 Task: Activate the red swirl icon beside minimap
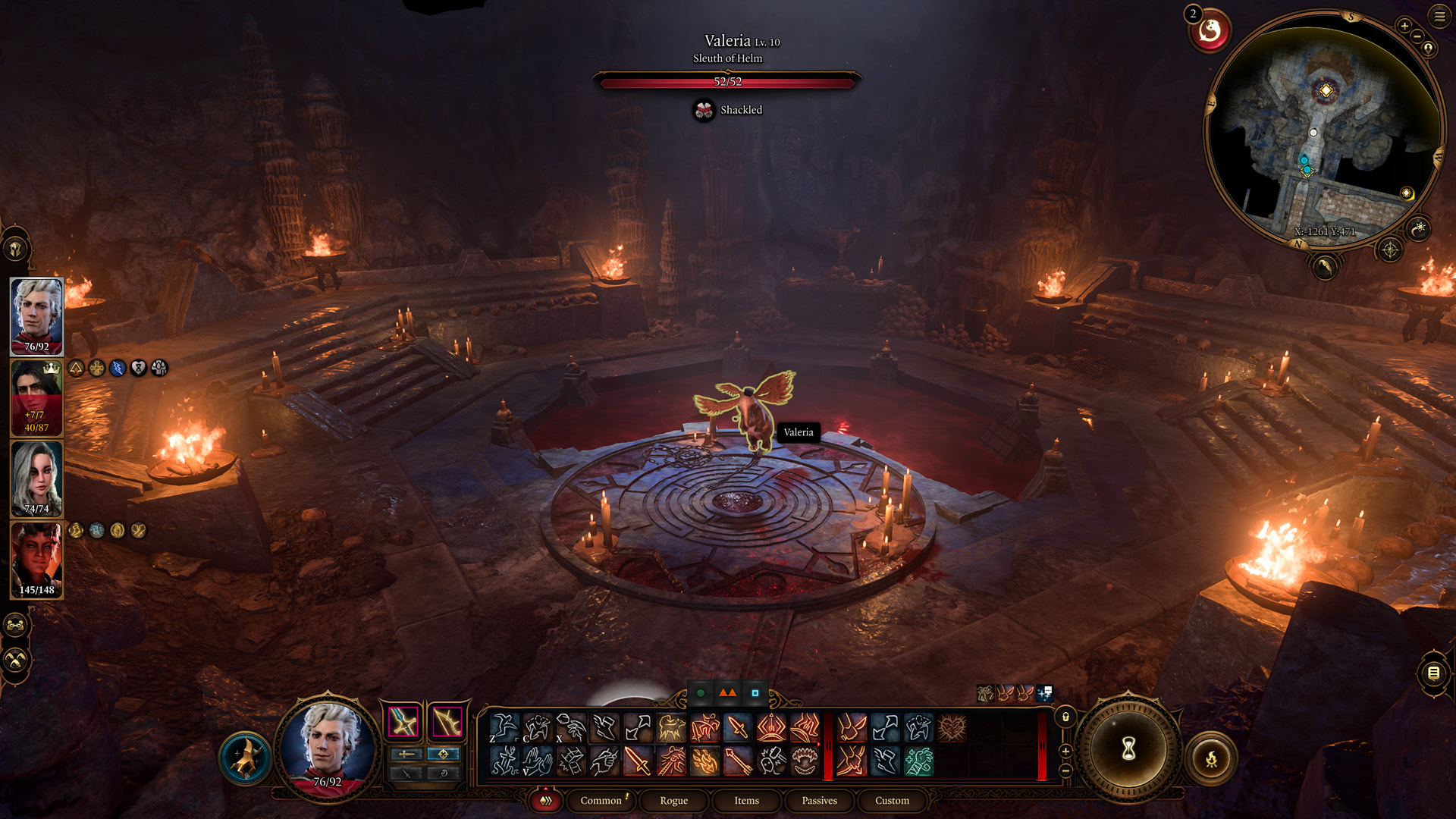pyautogui.click(x=1210, y=31)
